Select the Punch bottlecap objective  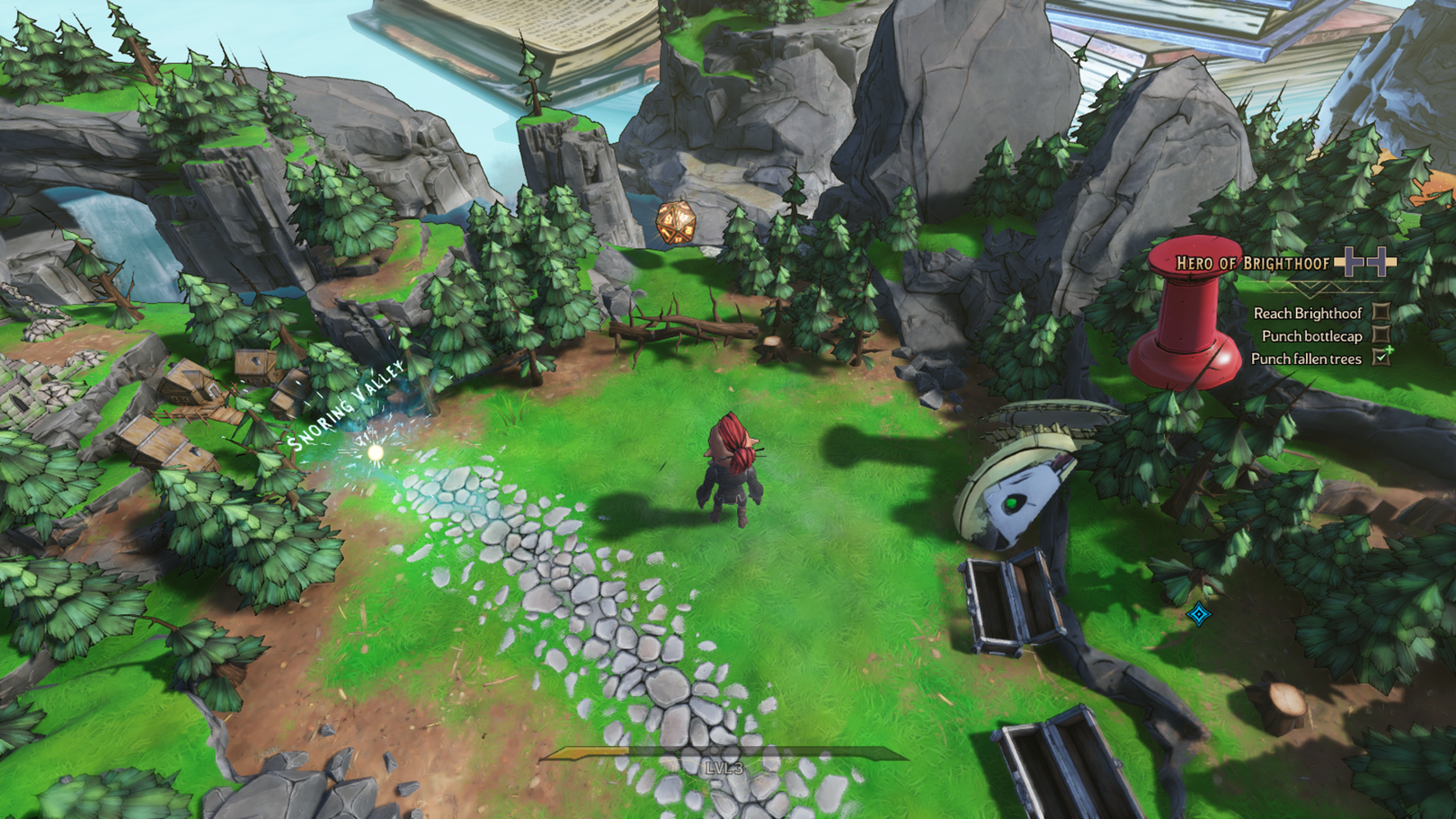(x=1311, y=336)
